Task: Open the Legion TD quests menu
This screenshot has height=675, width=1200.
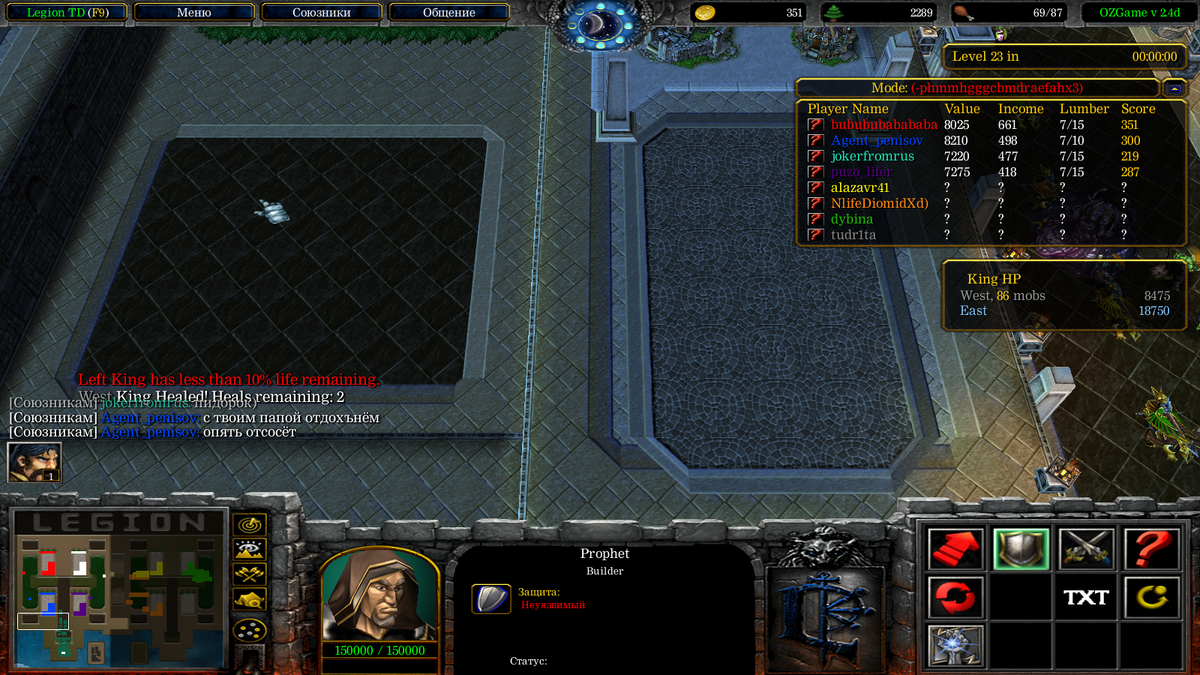Action: 67,13
